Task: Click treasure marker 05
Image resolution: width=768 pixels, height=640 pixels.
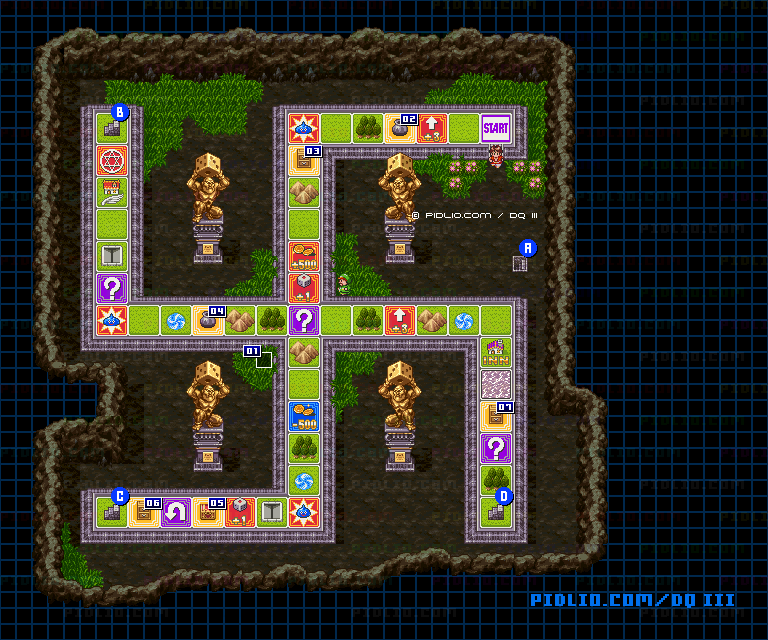Action: [216, 503]
